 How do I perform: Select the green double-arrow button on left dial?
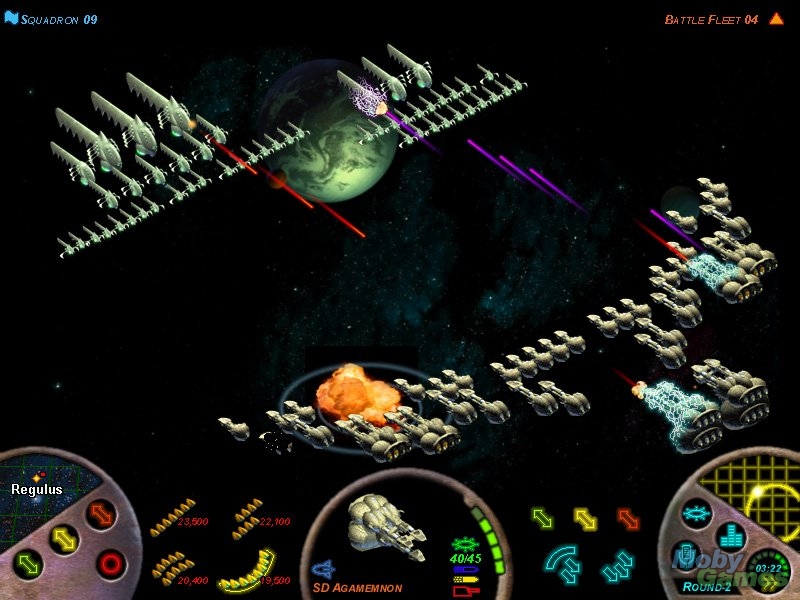click(x=28, y=565)
